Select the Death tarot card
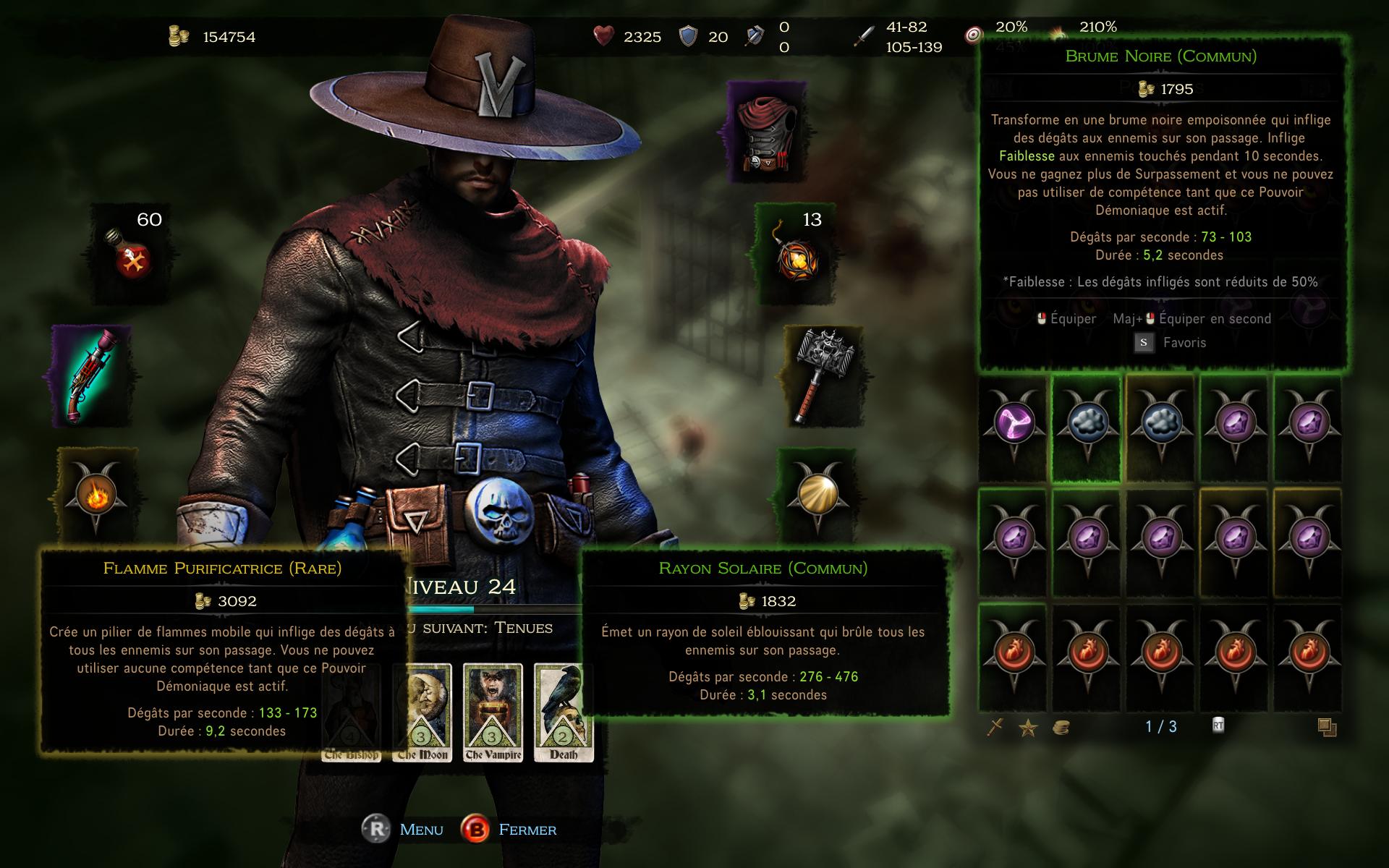The width and height of the screenshot is (1389, 868). point(564,712)
